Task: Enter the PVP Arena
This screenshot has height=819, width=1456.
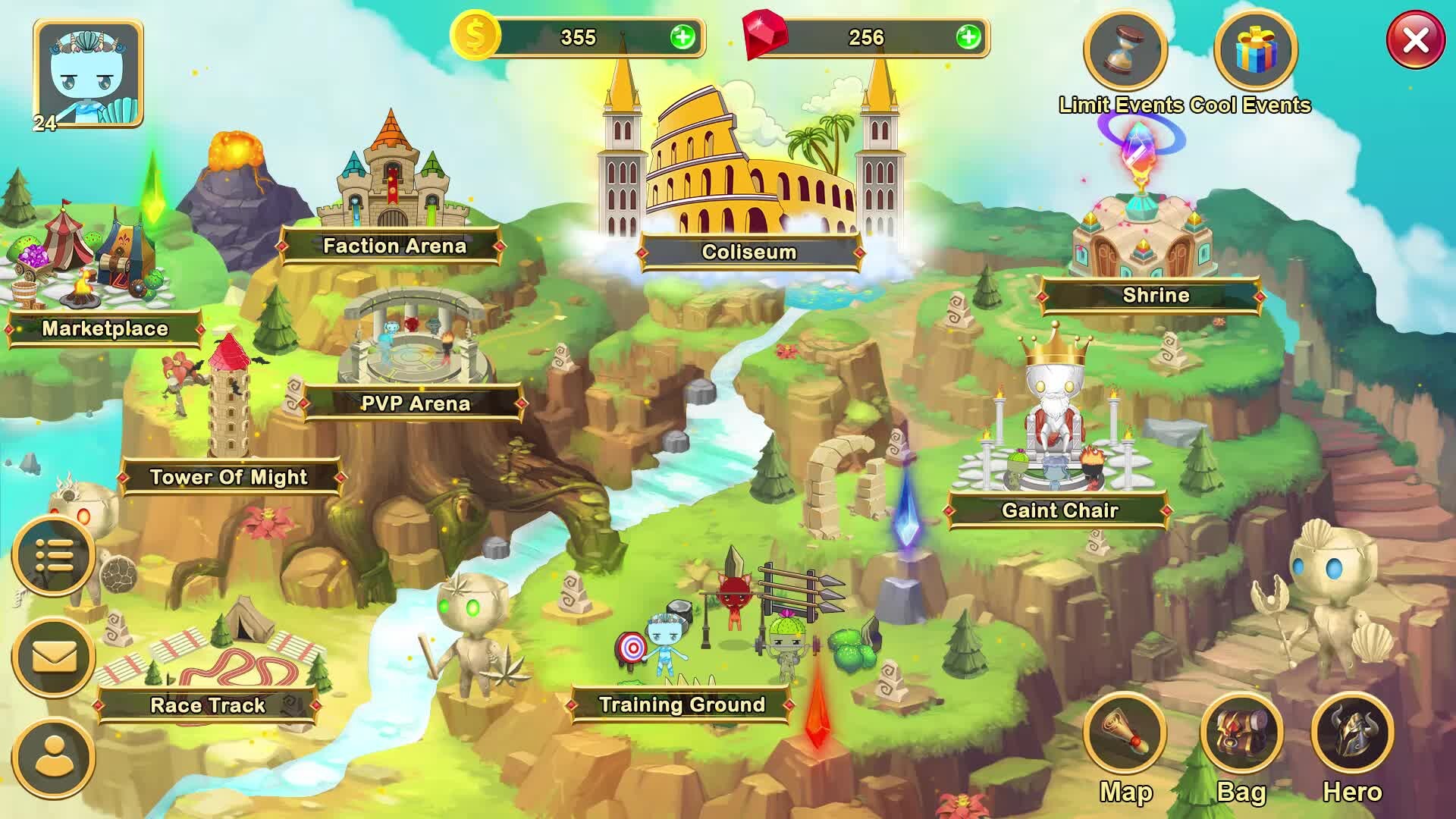Action: (x=415, y=403)
